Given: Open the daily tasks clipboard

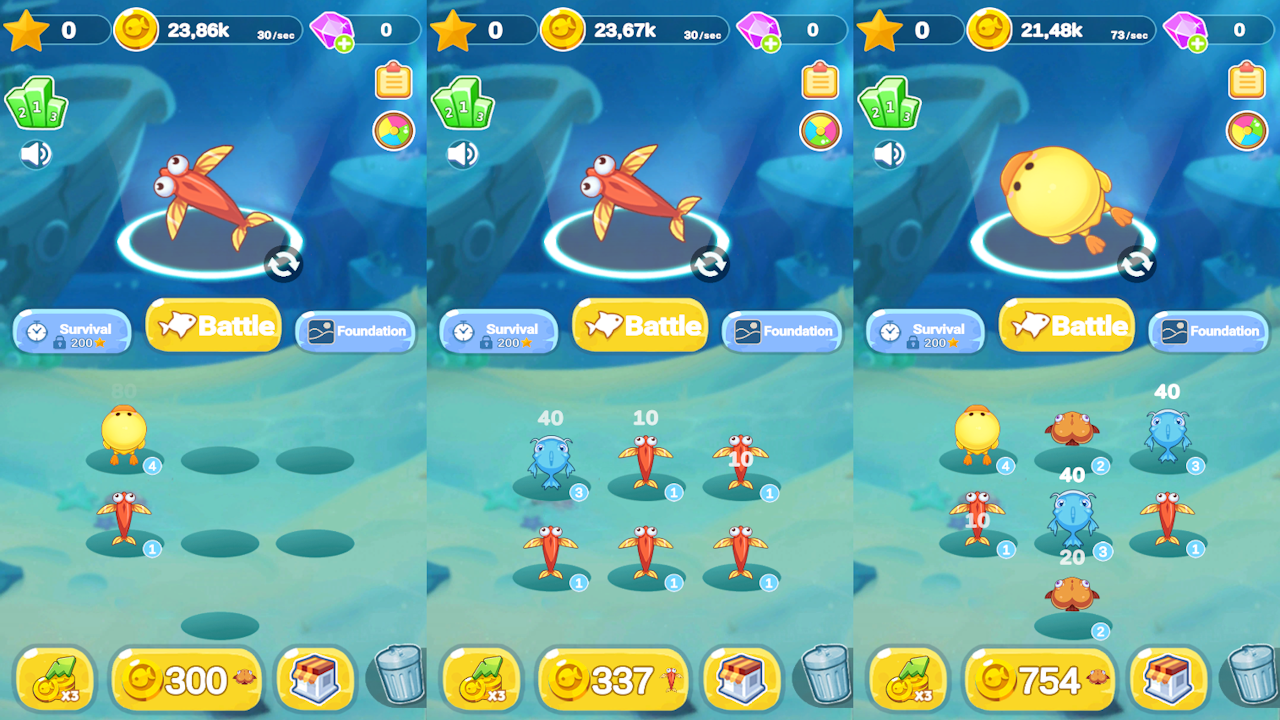Looking at the screenshot, I should [x=391, y=81].
